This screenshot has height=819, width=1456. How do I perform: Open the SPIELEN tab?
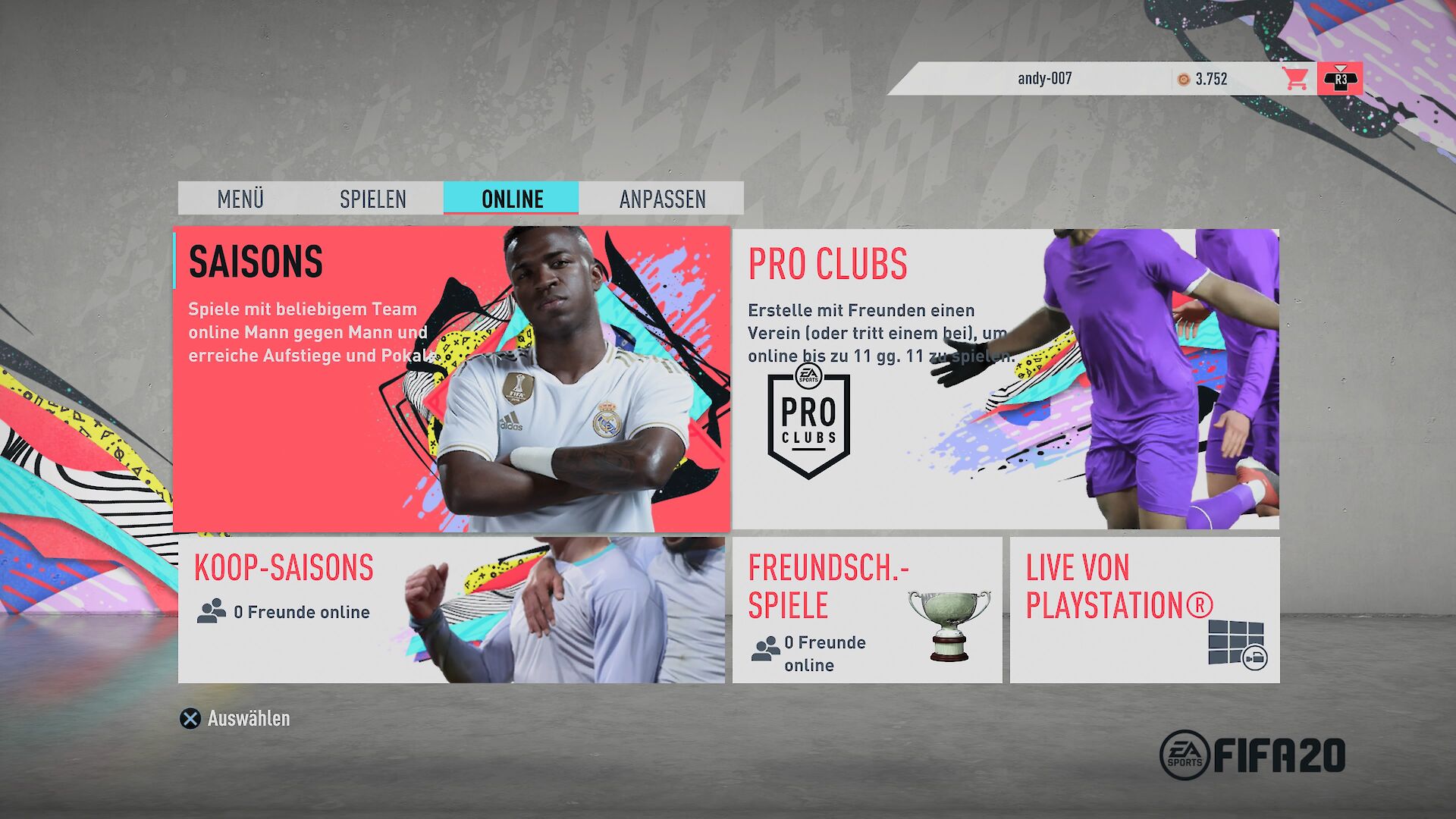(x=372, y=199)
